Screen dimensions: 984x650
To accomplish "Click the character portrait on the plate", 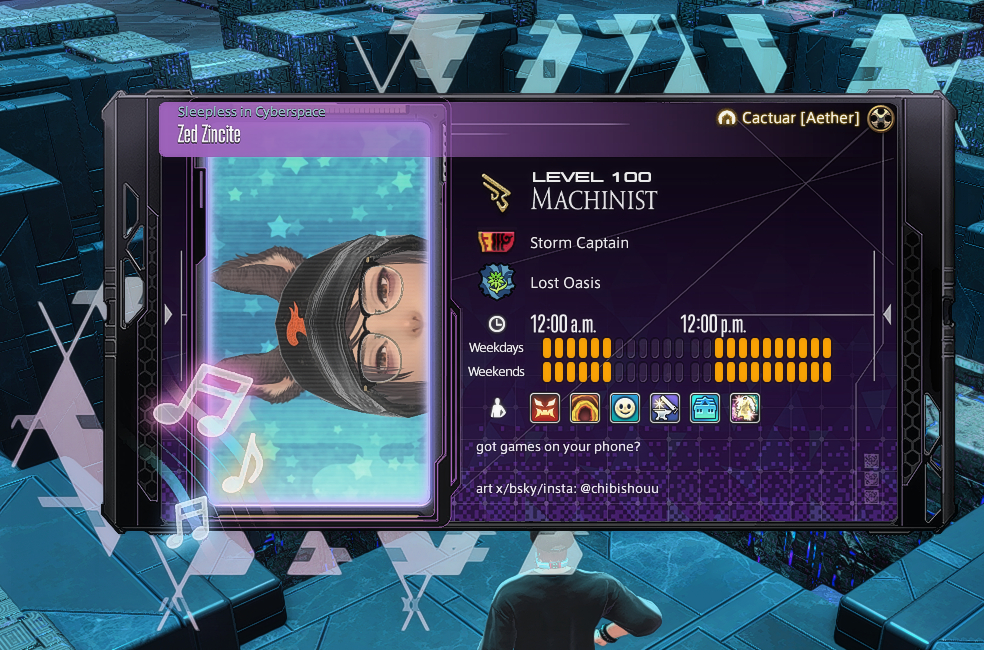I will 320,315.
